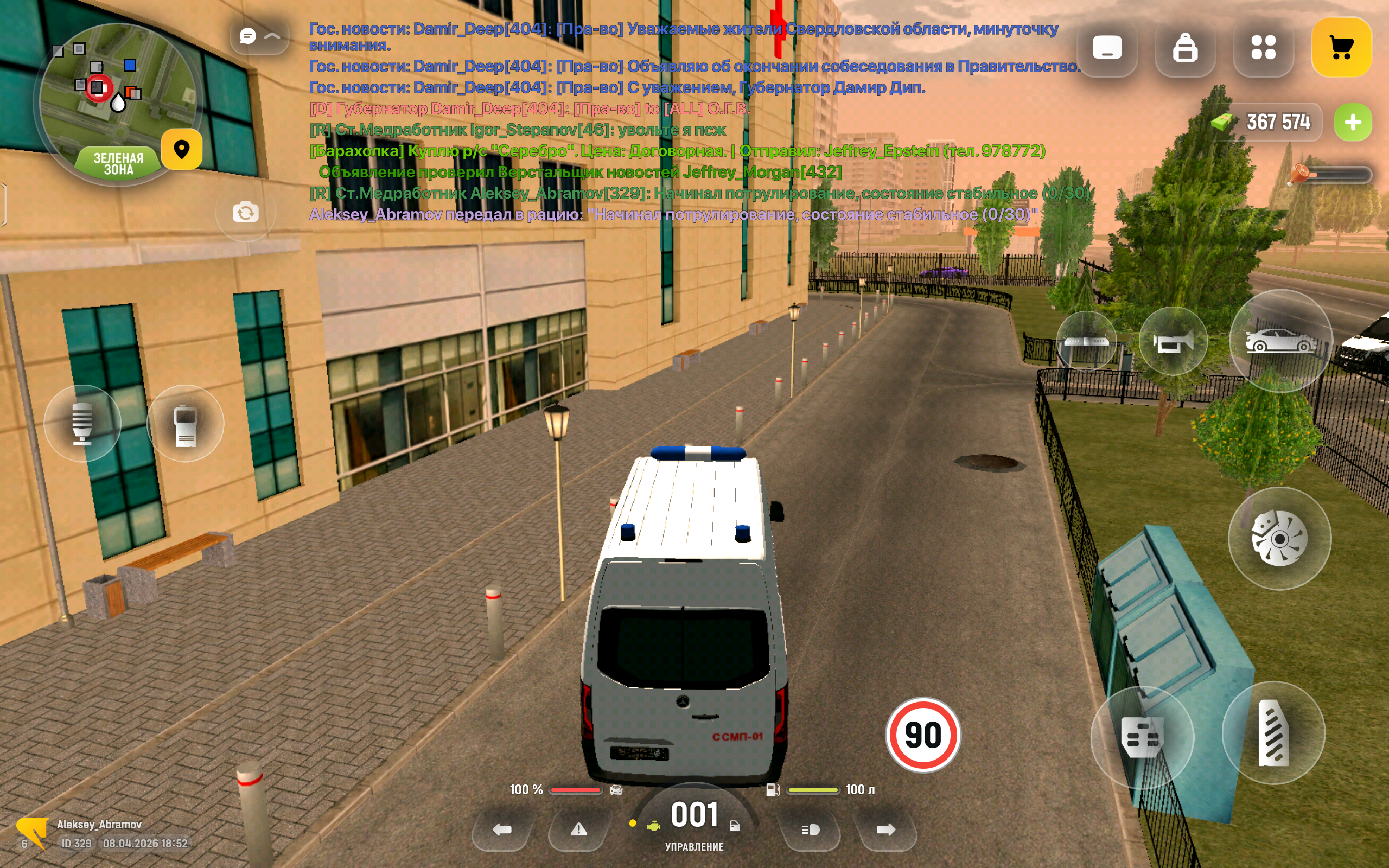Switch the camera view
The width and height of the screenshot is (1389, 868).
[246, 213]
